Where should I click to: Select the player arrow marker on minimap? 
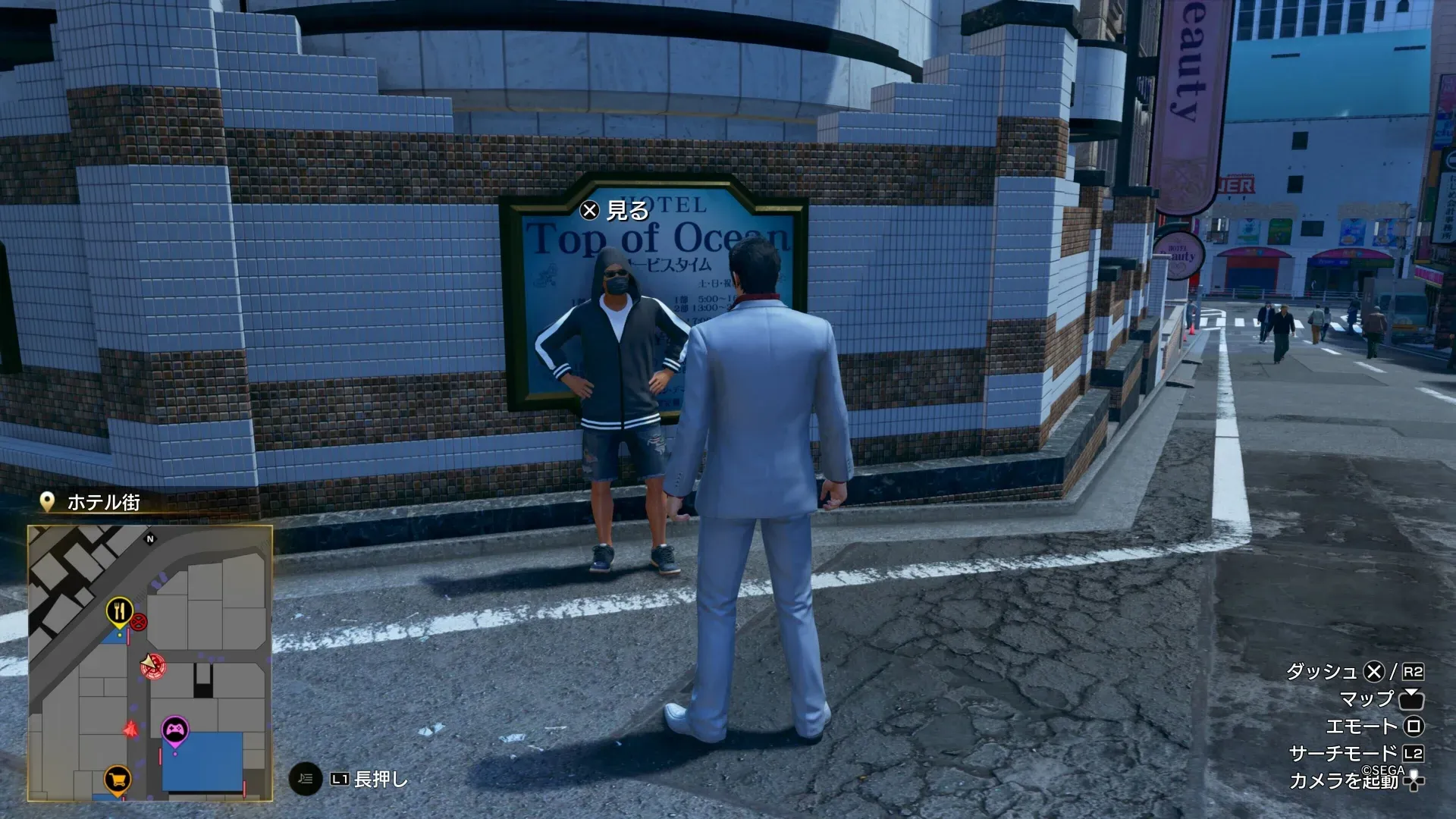[x=148, y=661]
